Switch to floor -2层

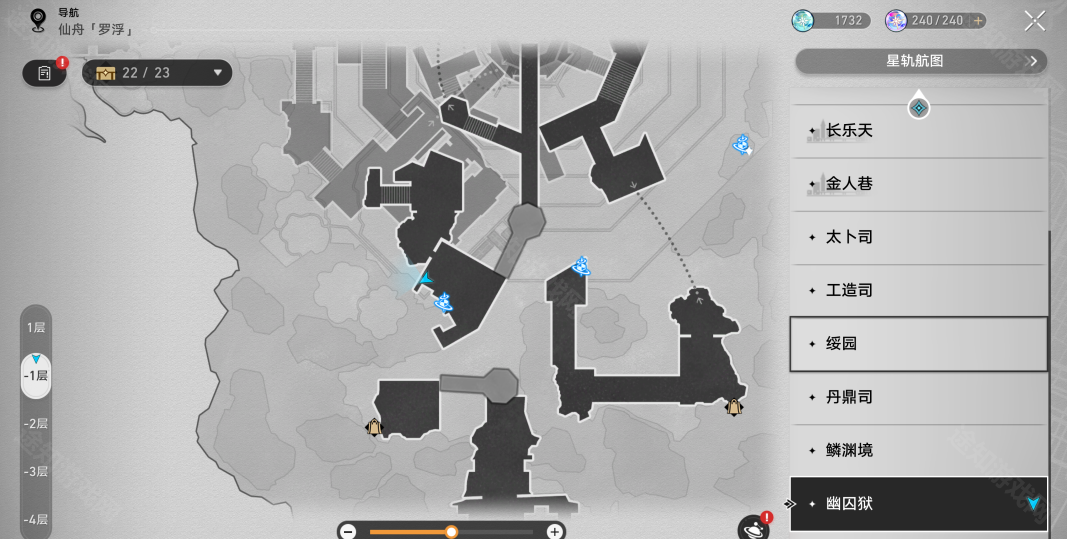click(x=36, y=424)
